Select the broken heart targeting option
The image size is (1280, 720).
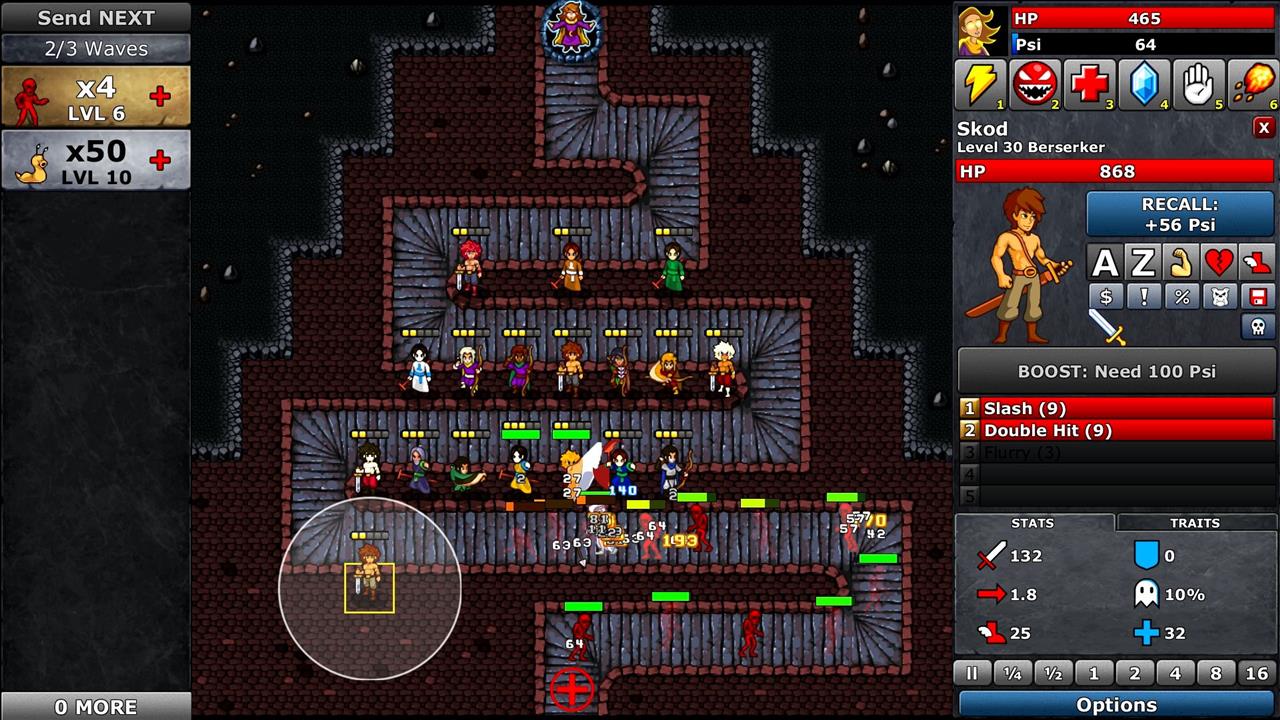click(1219, 263)
